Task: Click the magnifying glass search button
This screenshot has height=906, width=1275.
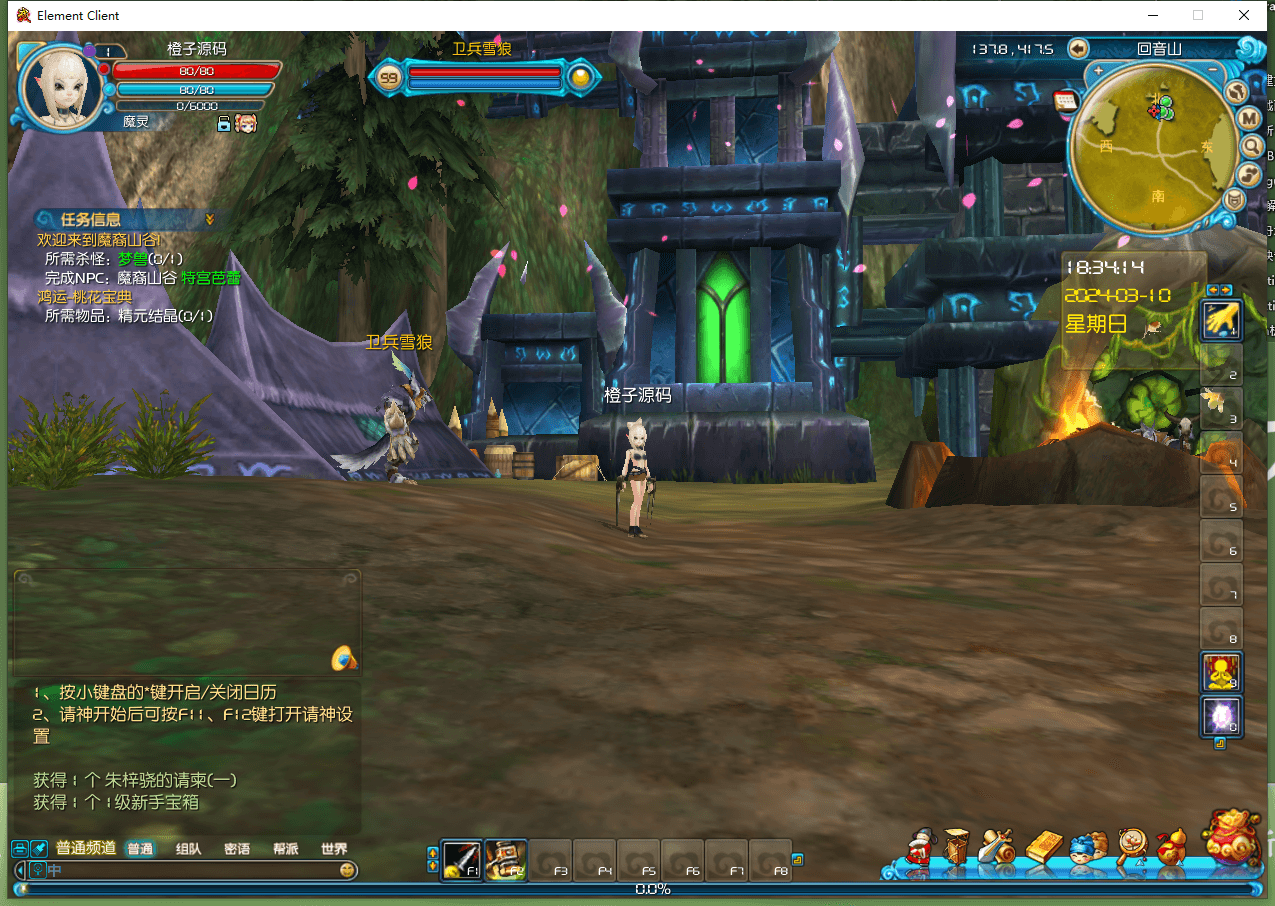Action: 1251,147
